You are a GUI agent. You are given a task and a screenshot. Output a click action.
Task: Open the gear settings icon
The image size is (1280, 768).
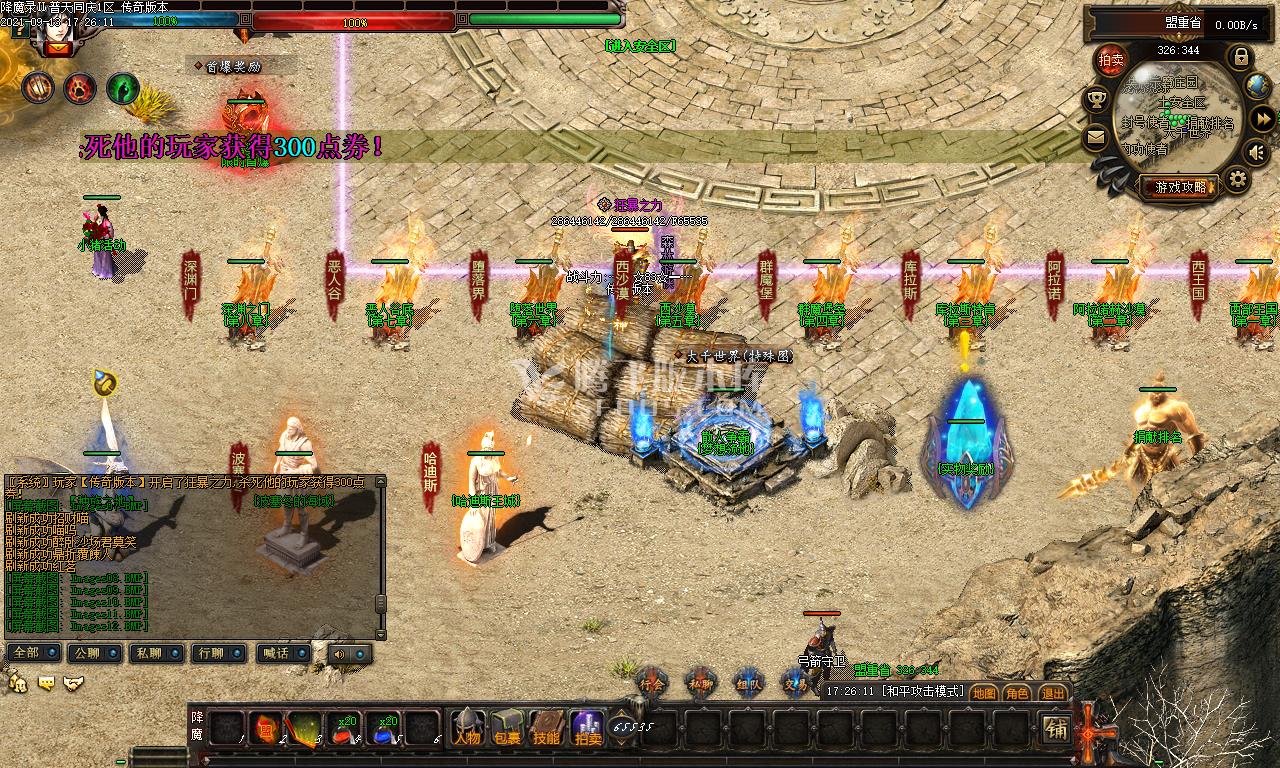click(x=1238, y=180)
